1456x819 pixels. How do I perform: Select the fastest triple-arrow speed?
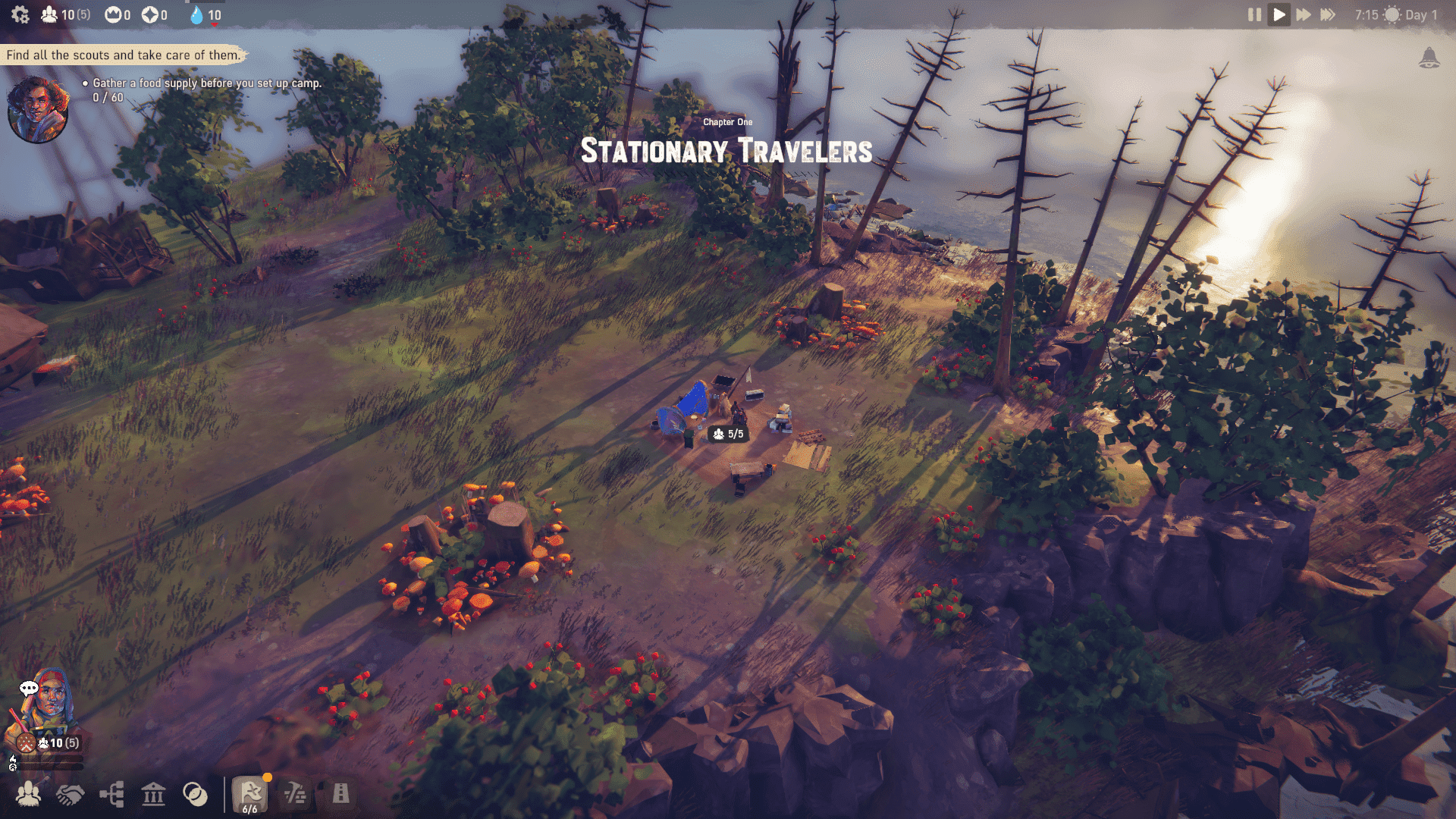coord(1328,14)
